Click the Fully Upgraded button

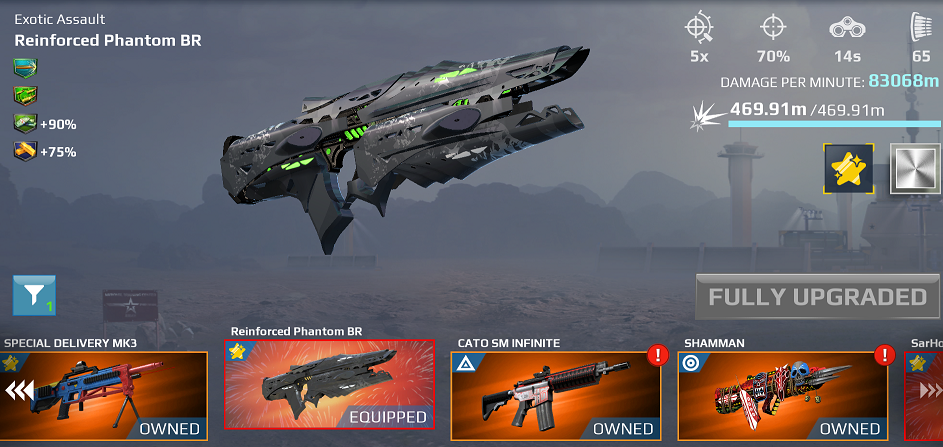click(x=817, y=297)
